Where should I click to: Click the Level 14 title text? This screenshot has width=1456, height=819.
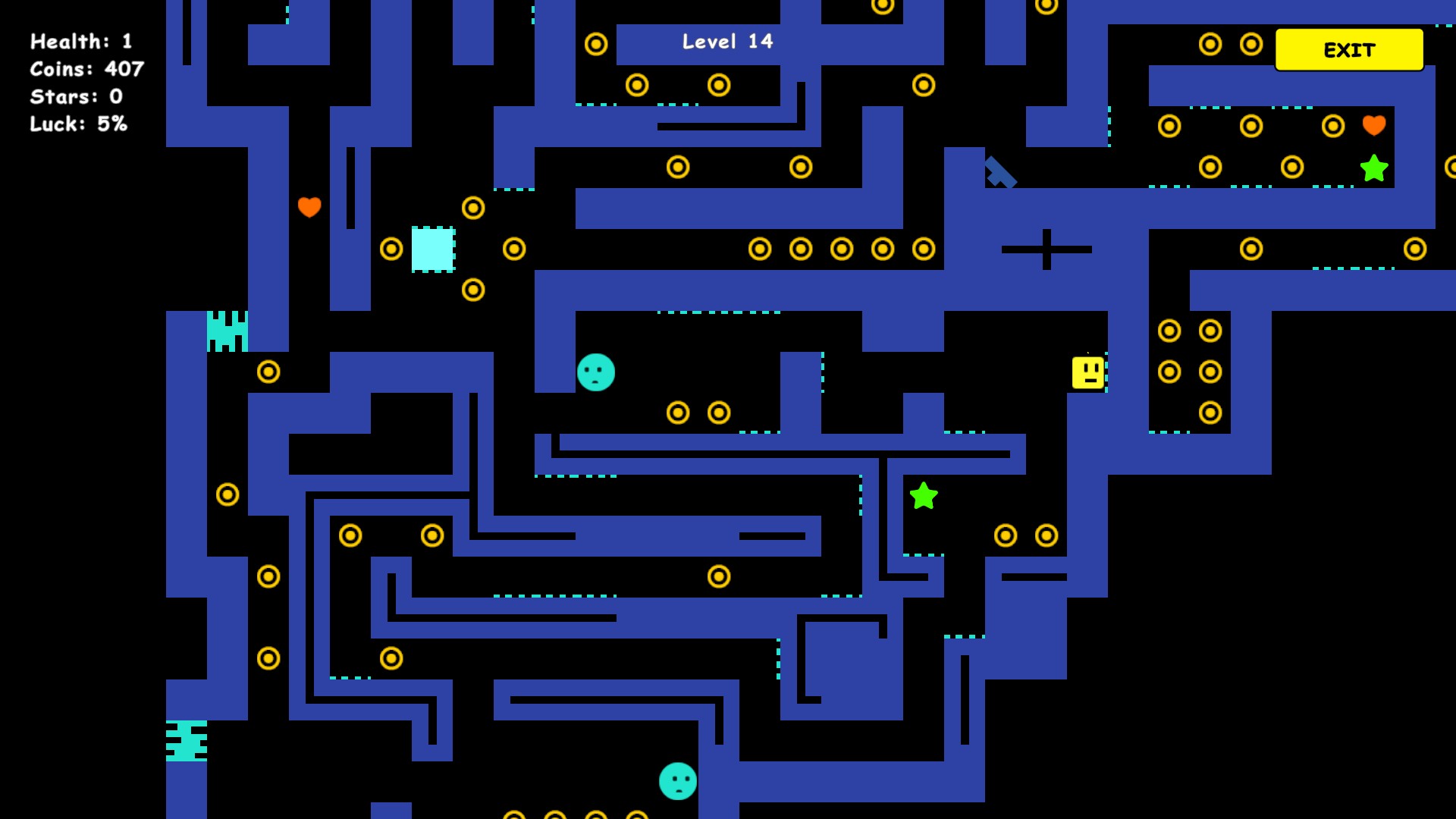[726, 42]
